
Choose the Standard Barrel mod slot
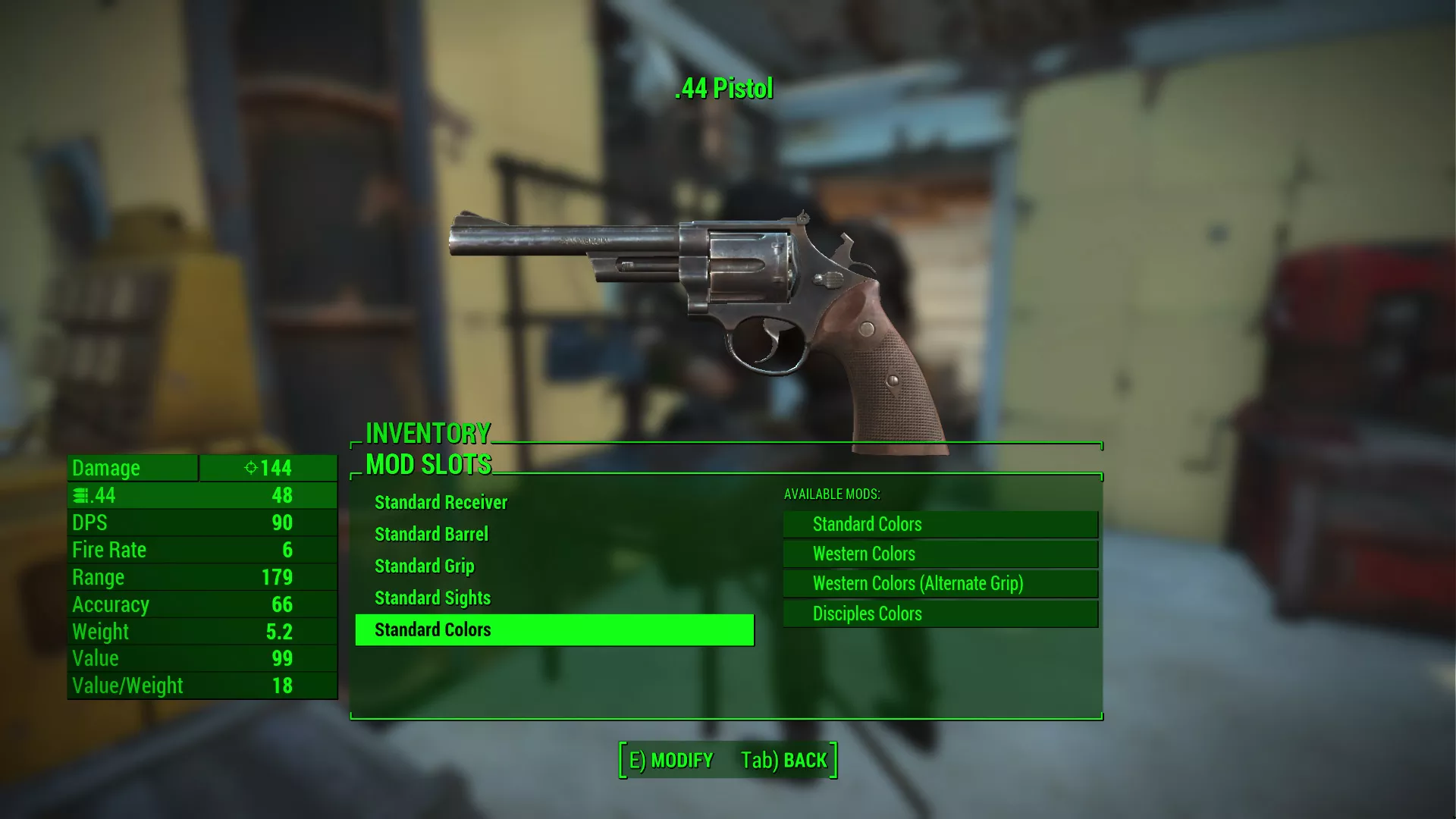tap(431, 535)
